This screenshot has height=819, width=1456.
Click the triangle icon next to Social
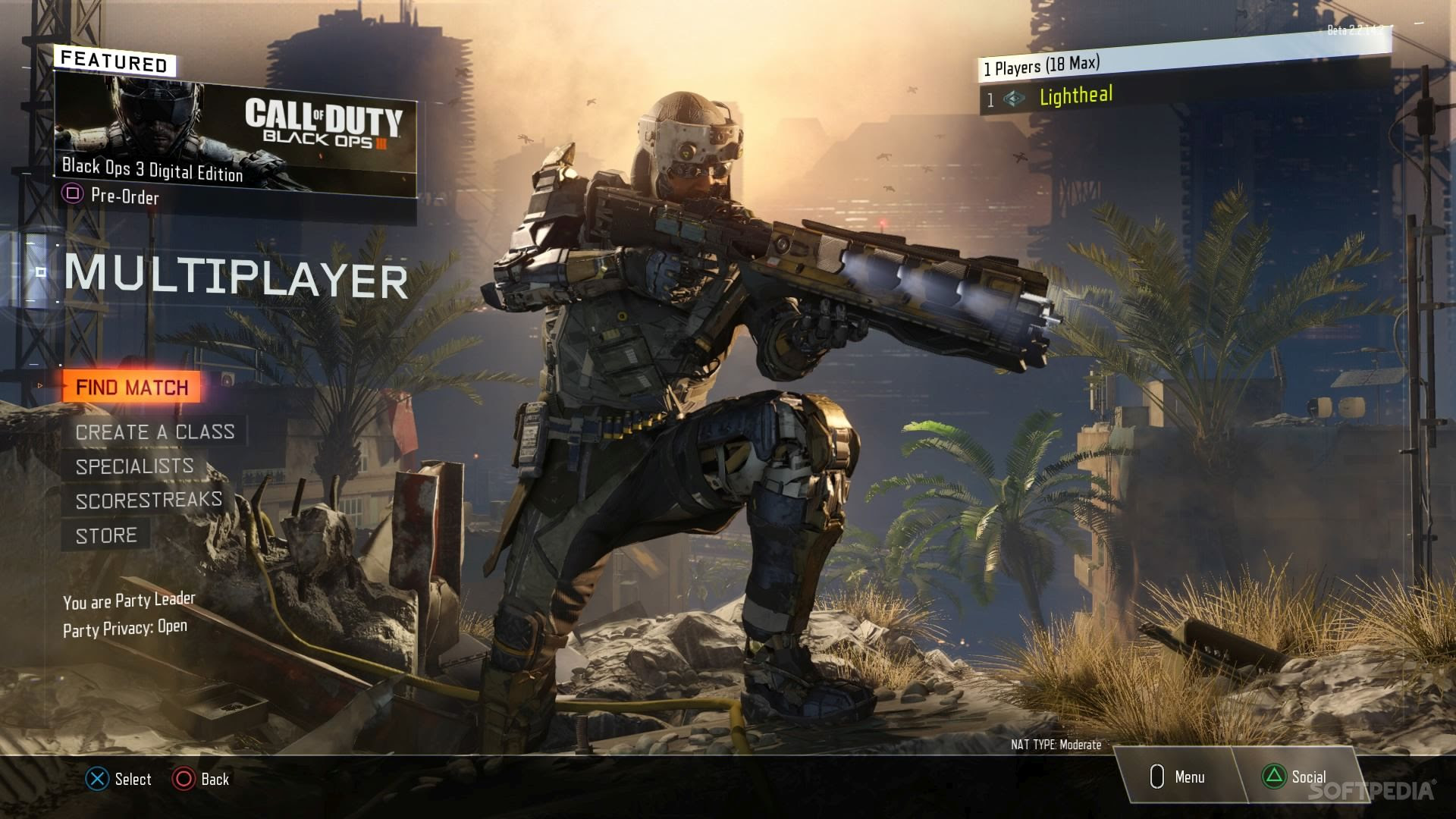[x=1274, y=777]
